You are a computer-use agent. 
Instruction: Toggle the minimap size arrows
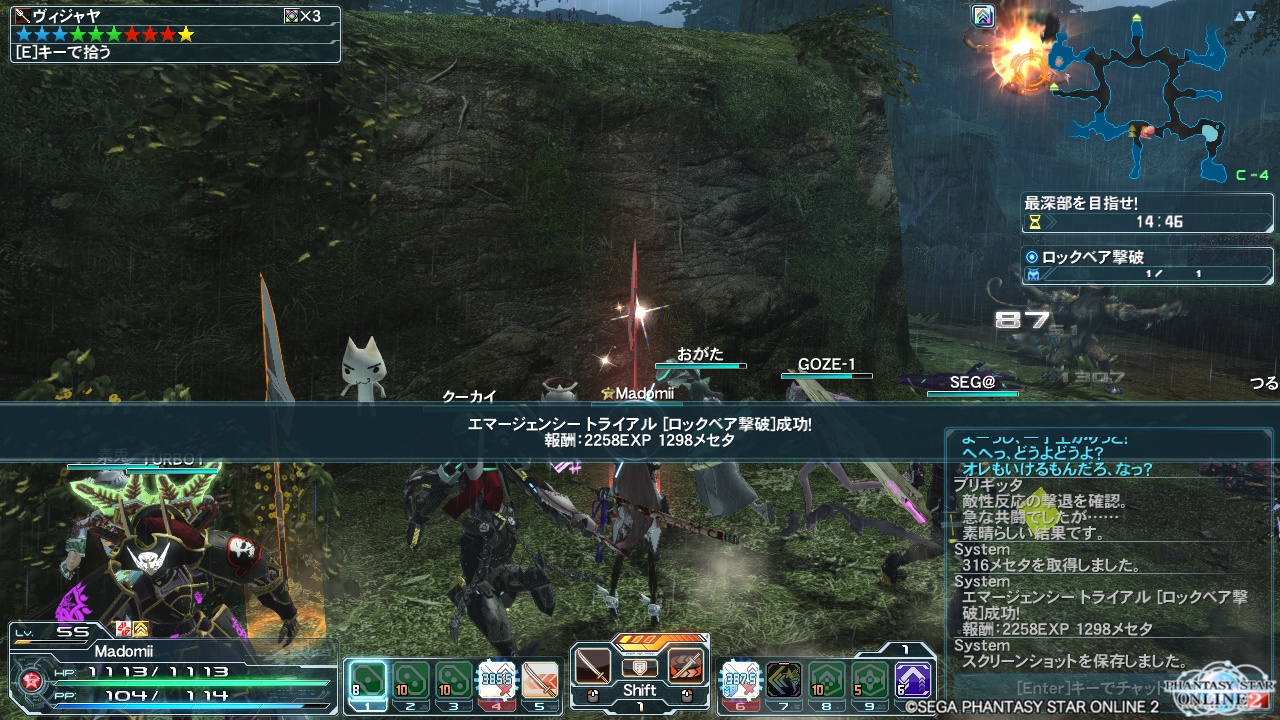[1244, 16]
